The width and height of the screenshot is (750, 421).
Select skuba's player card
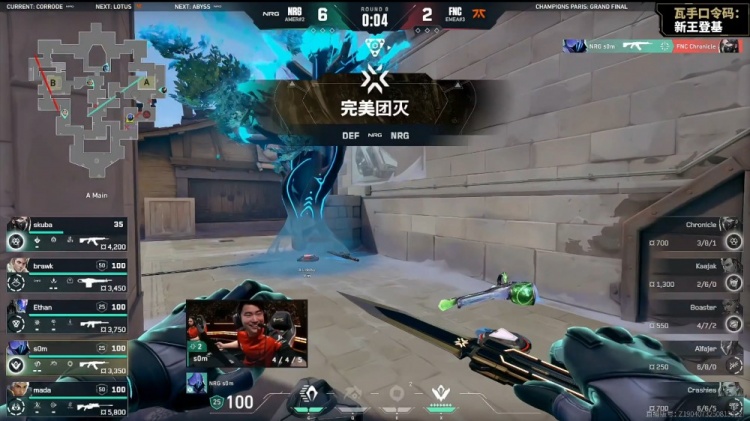click(67, 233)
